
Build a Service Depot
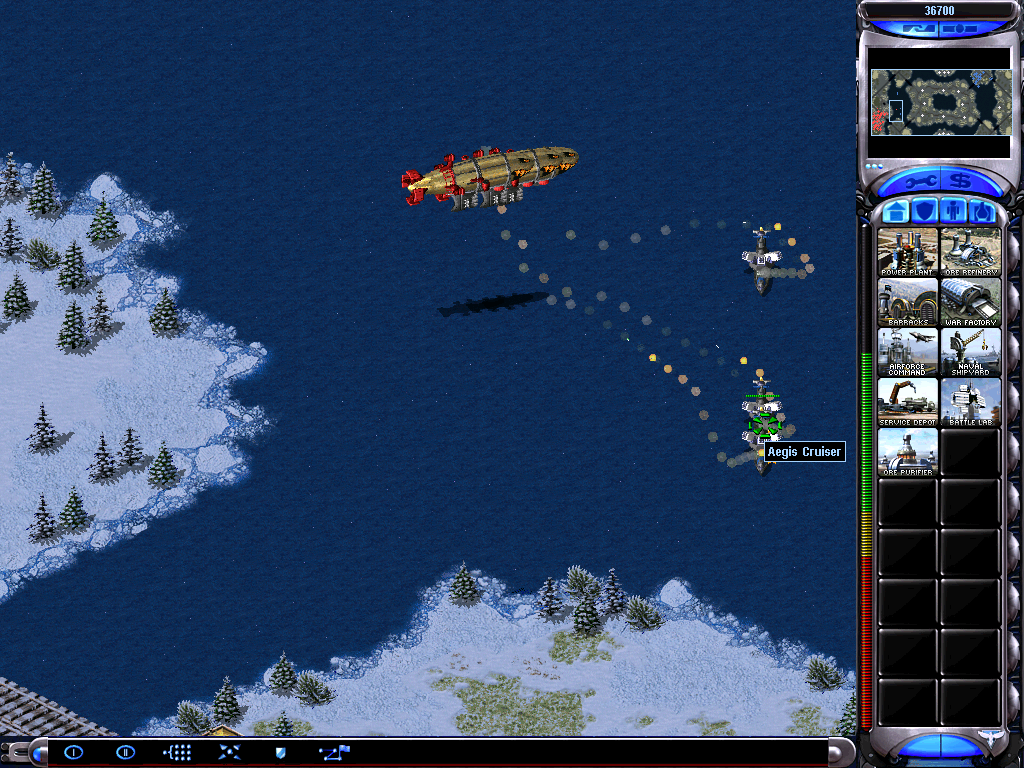908,401
